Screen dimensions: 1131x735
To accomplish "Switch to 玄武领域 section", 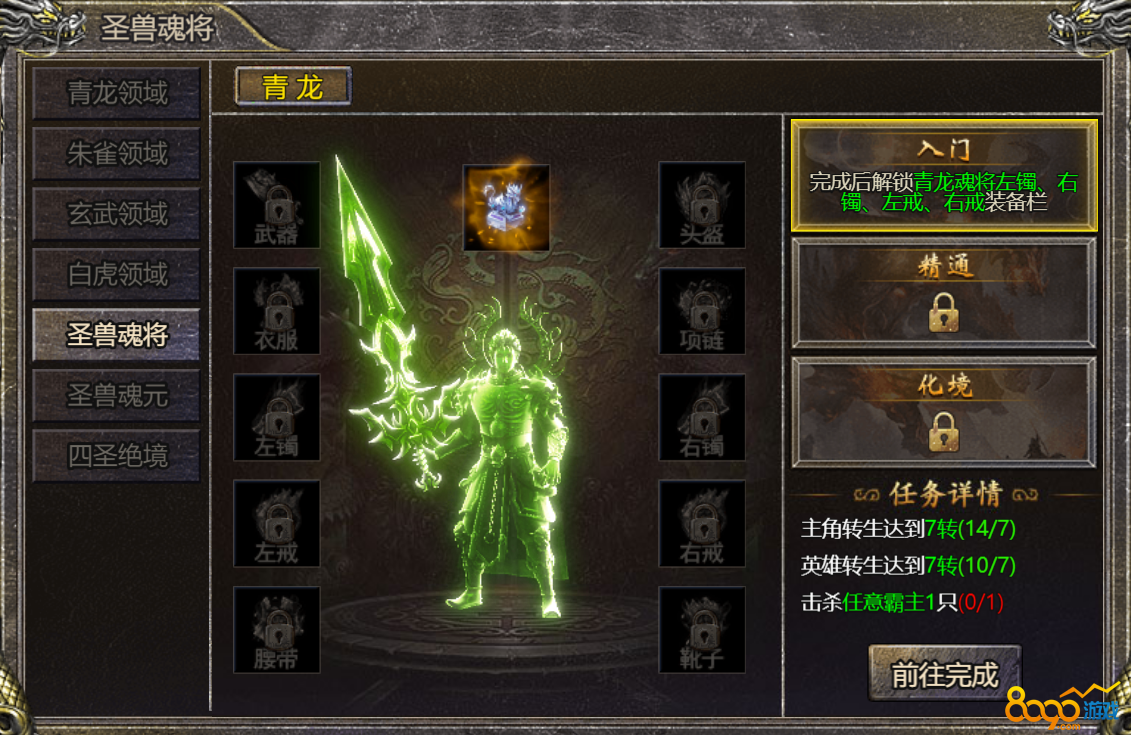I will [117, 214].
